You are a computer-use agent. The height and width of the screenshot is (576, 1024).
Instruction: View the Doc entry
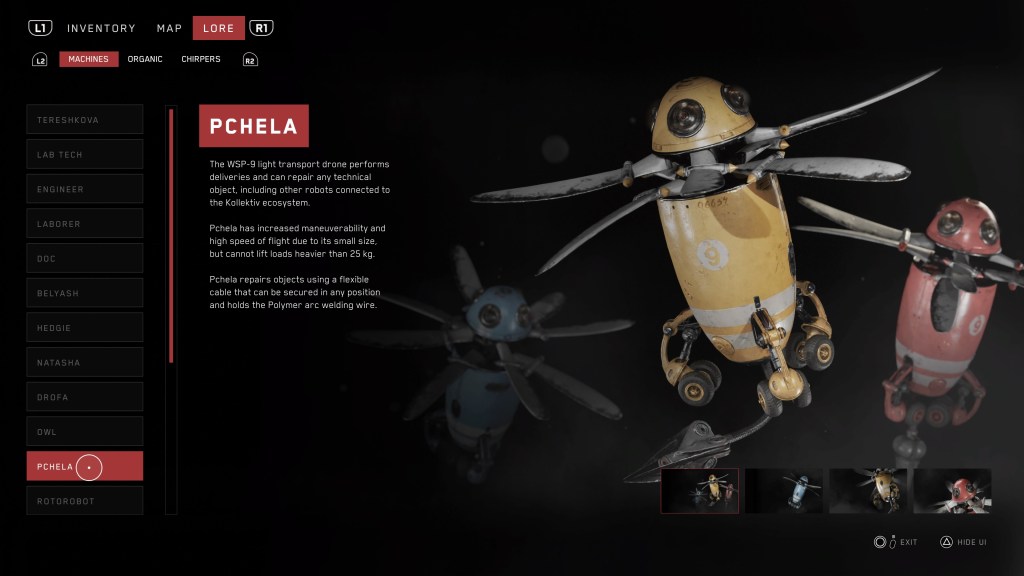point(85,259)
